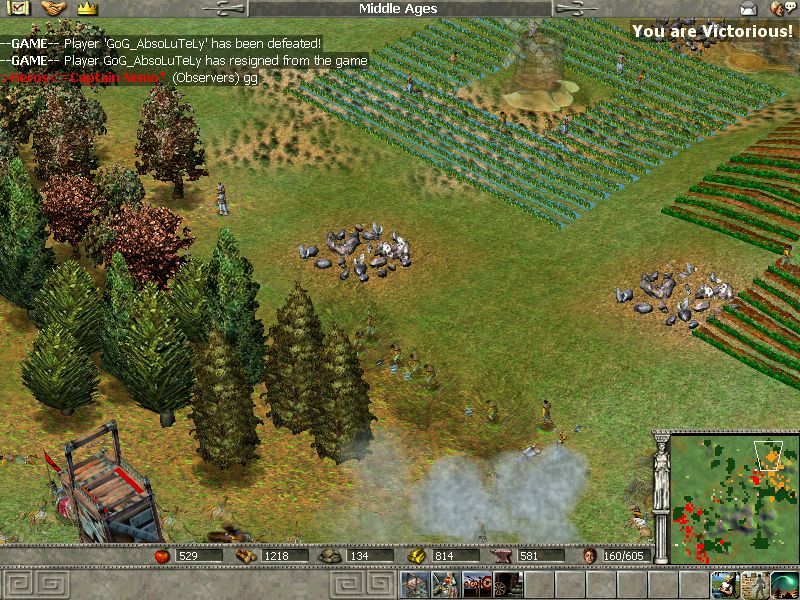
Task: Click the gold crown icon
Action: point(87,9)
